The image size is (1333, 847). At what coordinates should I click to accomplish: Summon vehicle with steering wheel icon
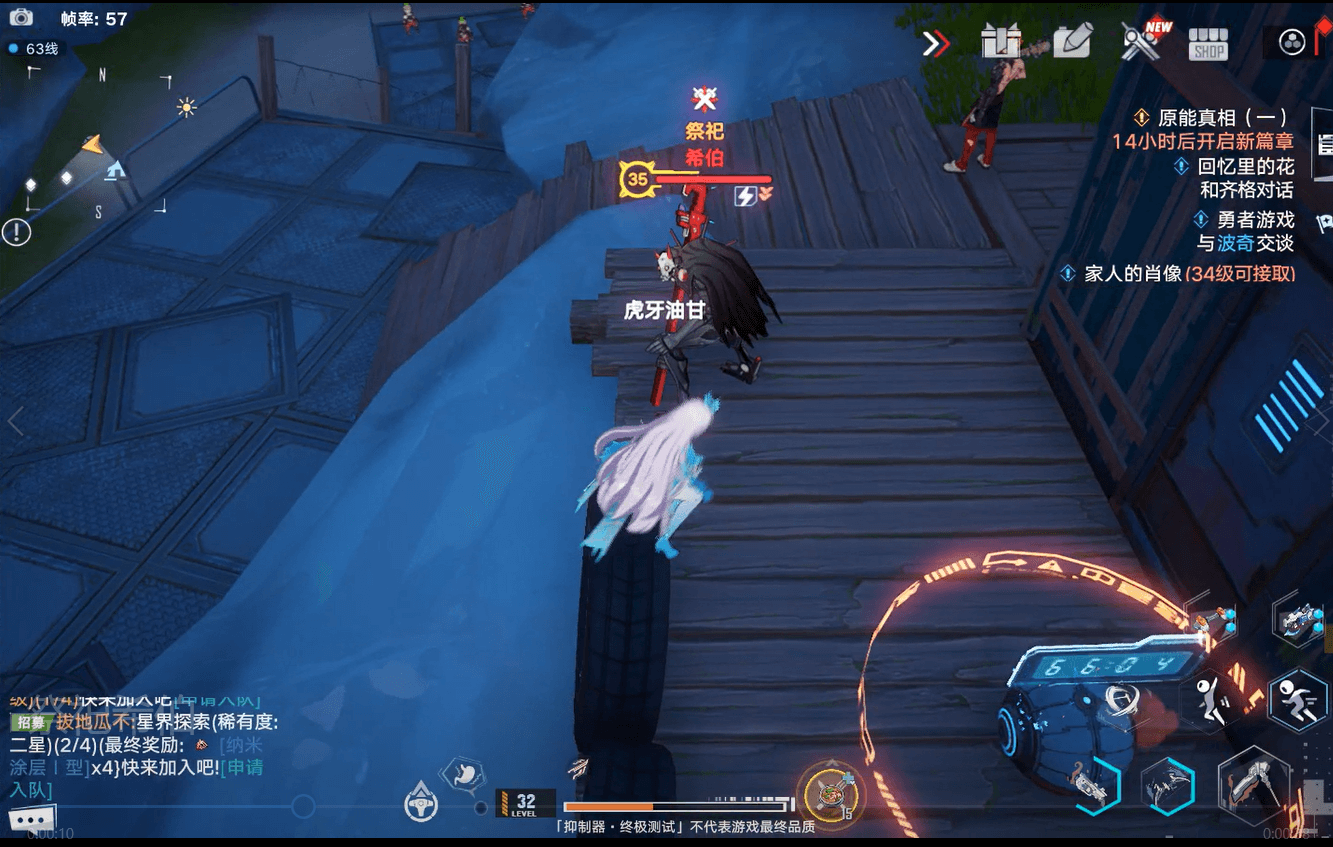coord(421,803)
